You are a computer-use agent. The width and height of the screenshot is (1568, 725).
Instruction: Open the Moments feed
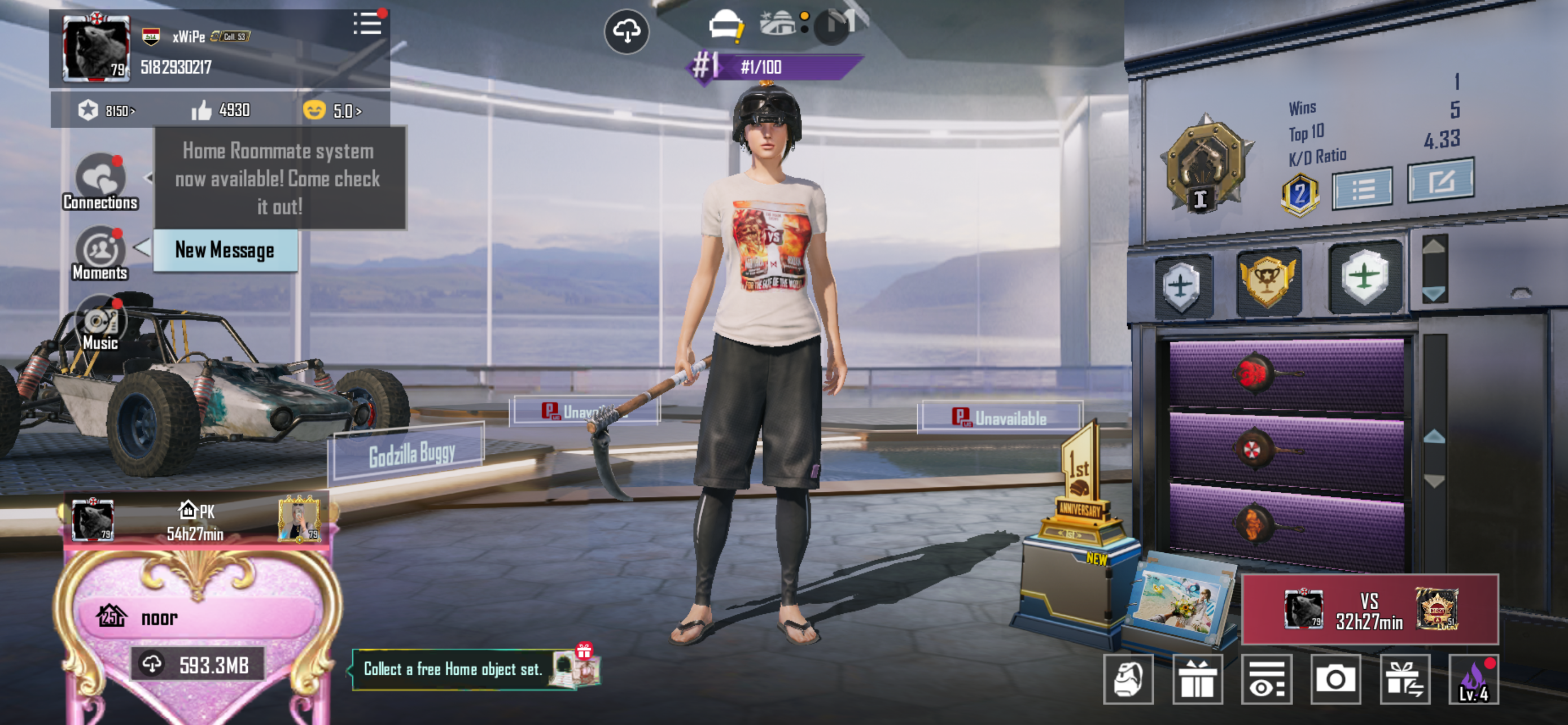(100, 253)
